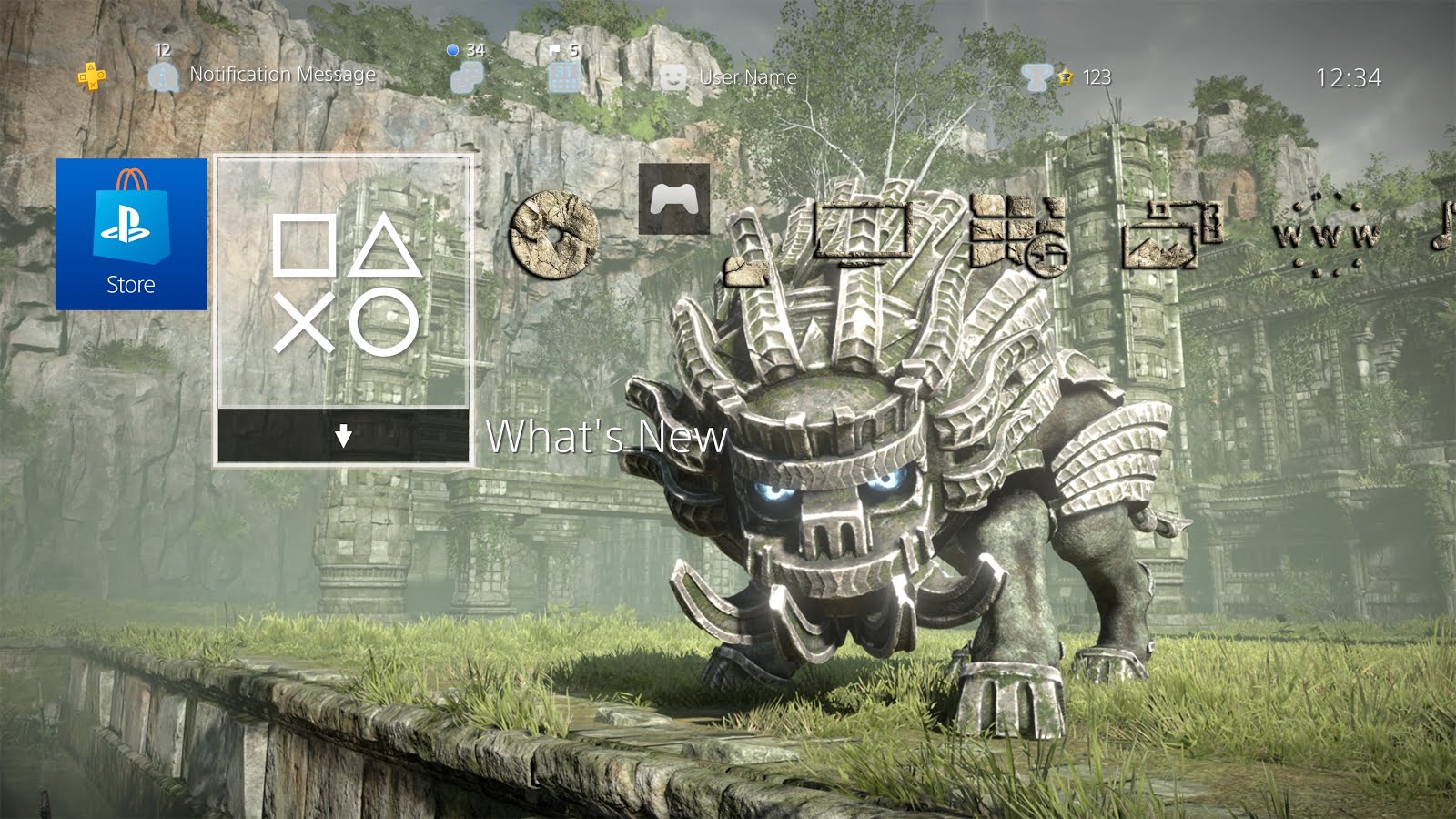Select the controller game tile
Image resolution: width=1456 pixels, height=819 pixels.
pos(674,198)
